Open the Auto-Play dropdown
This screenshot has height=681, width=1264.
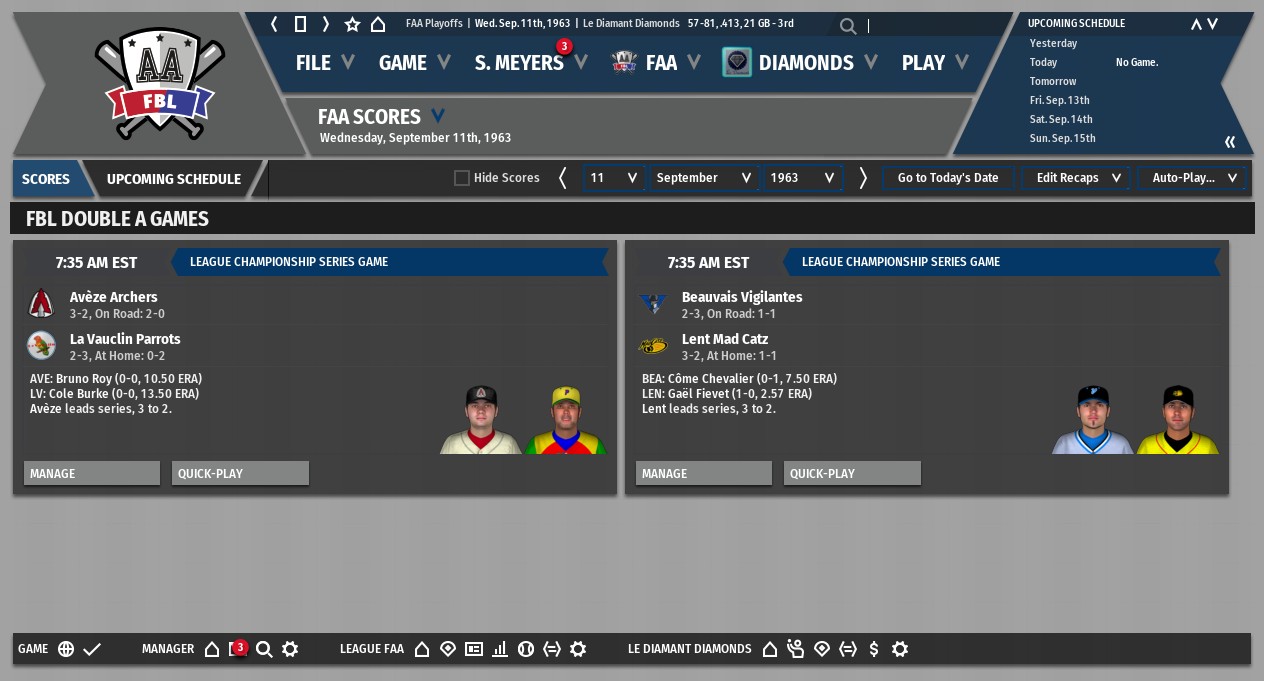point(1193,178)
